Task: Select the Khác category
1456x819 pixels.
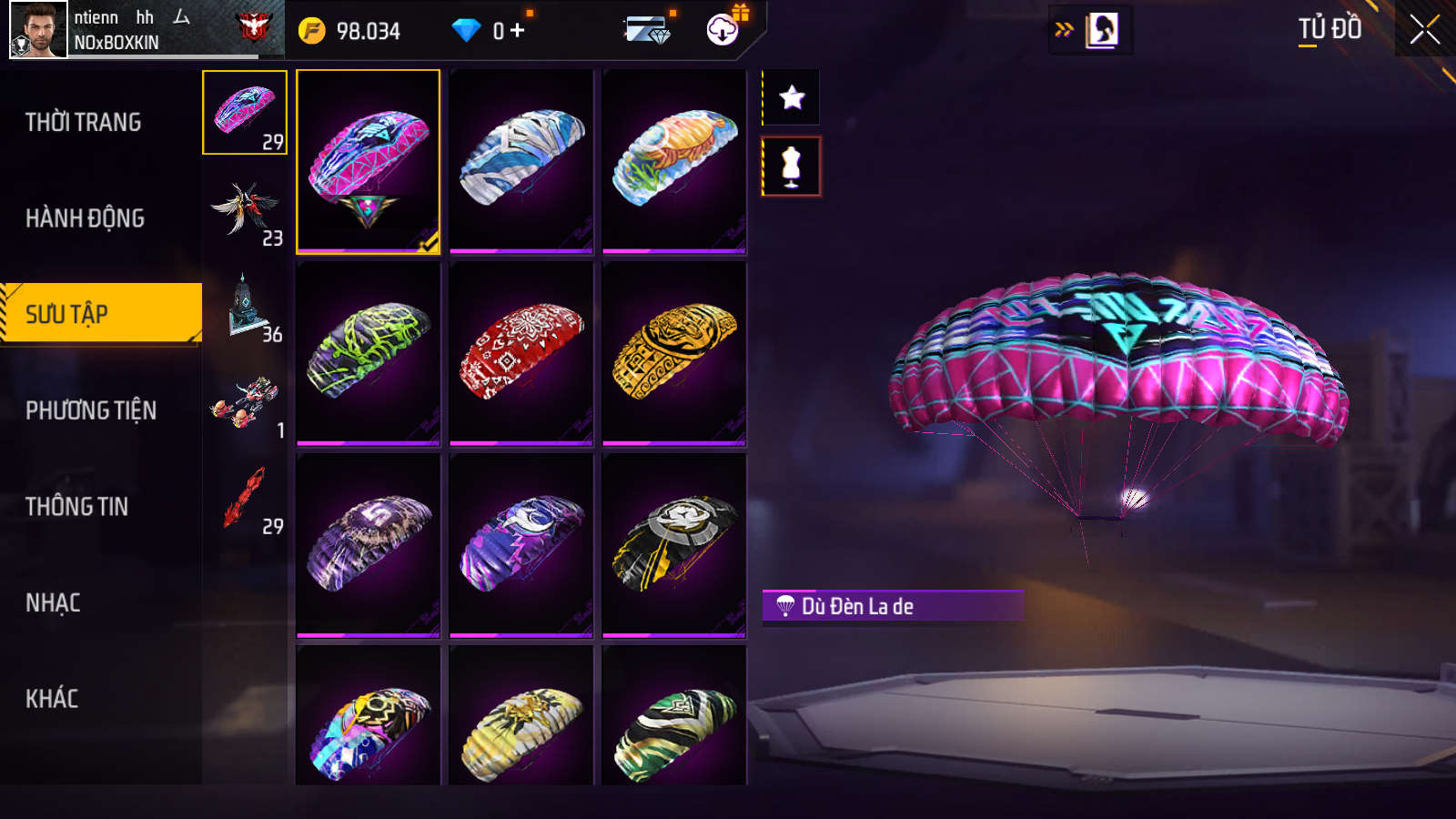Action: pos(52,699)
